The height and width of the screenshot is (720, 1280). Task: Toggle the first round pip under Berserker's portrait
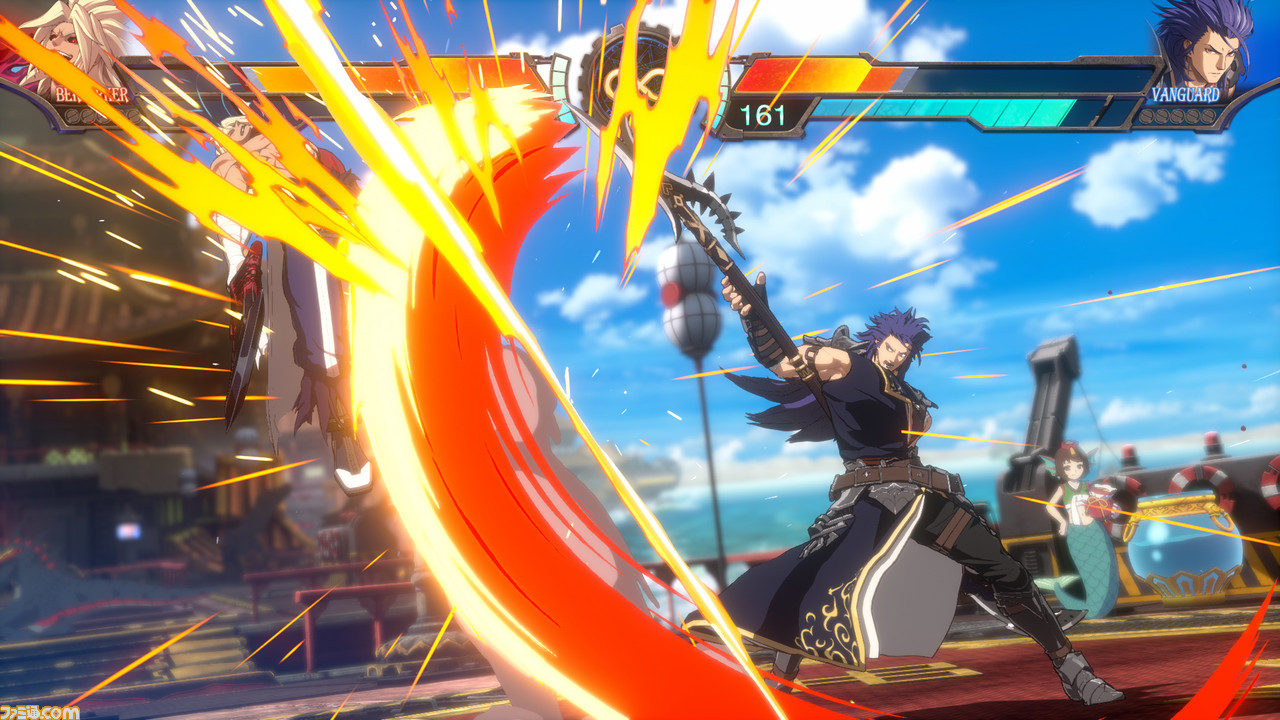click(72, 114)
